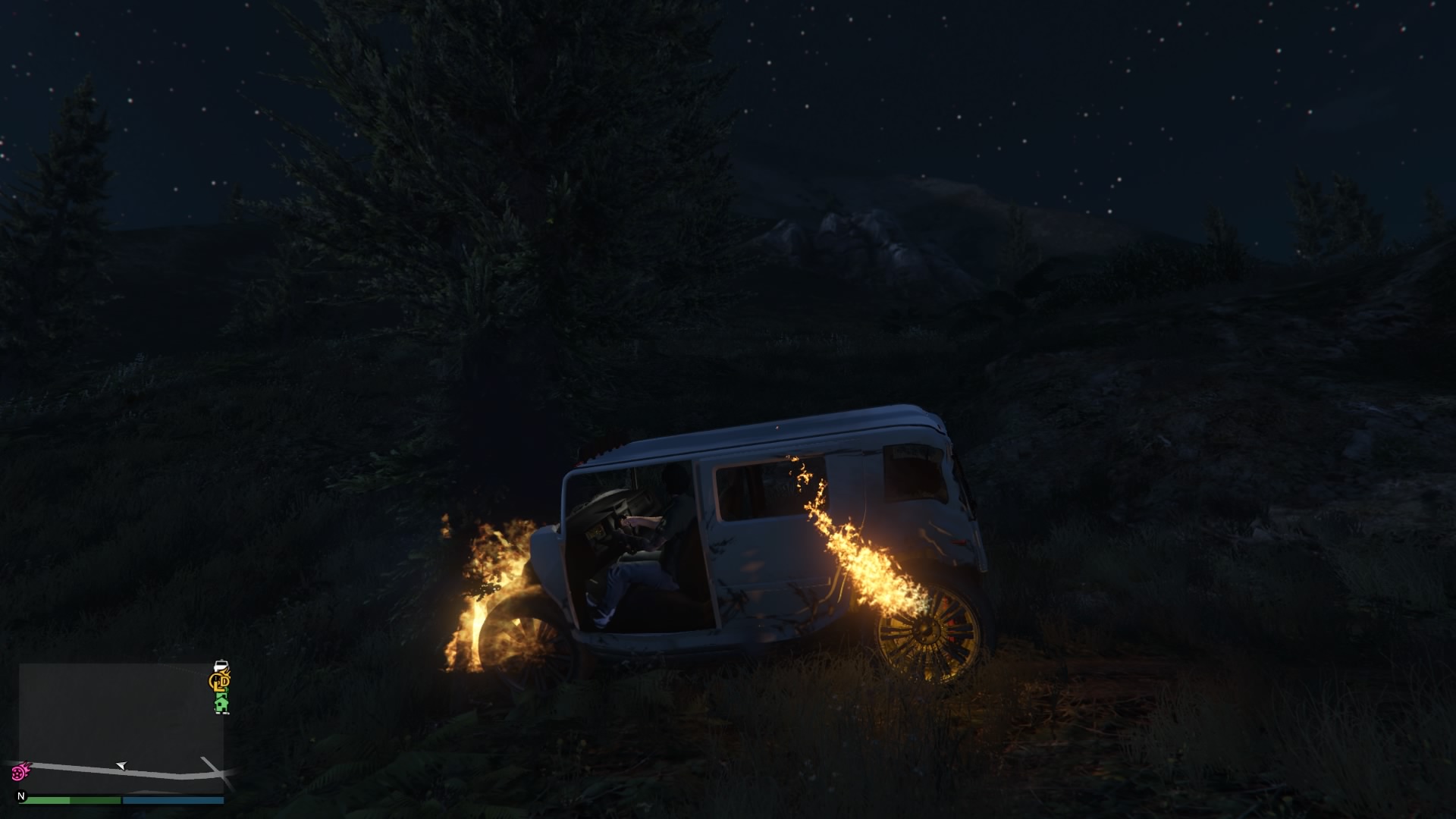The height and width of the screenshot is (819, 1456).
Task: Select the pink flaming wheel map blip
Action: pyautogui.click(x=19, y=772)
